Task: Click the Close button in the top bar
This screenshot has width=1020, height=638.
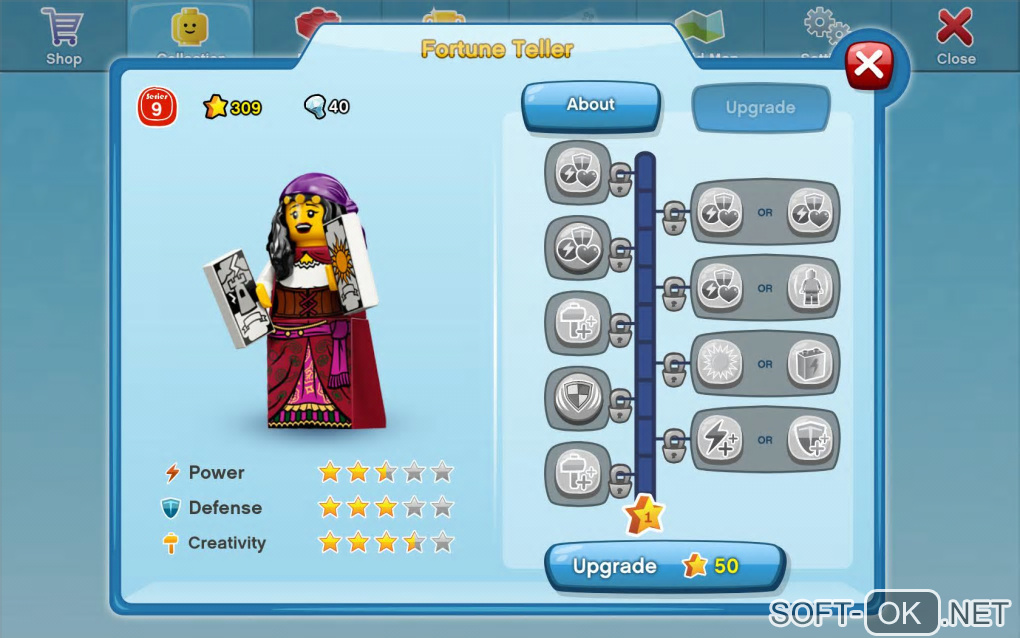Action: click(955, 35)
